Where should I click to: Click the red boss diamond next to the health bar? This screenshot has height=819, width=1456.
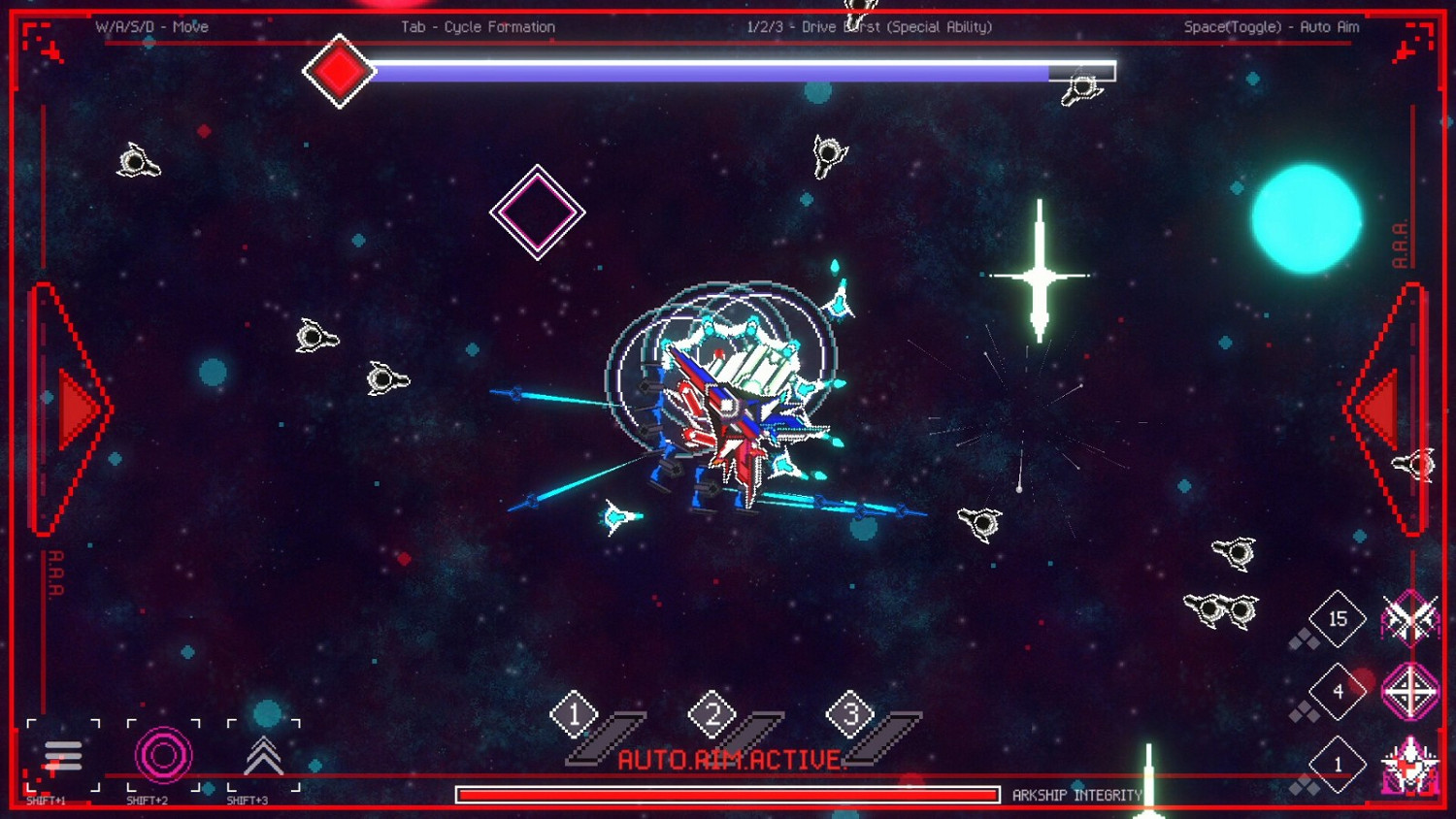(340, 73)
